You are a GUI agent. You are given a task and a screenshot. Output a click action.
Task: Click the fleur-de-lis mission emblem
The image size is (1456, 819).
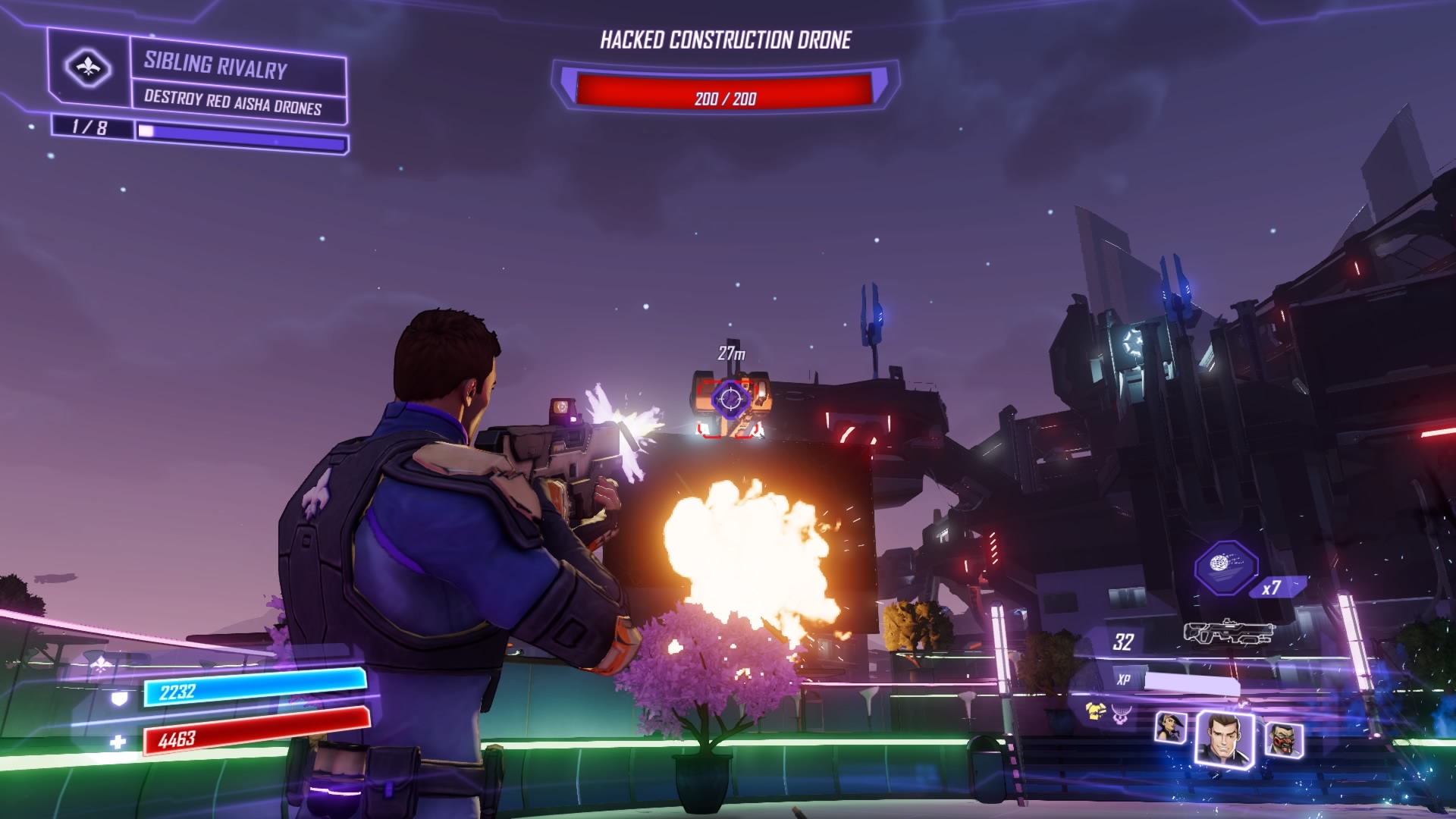[88, 68]
